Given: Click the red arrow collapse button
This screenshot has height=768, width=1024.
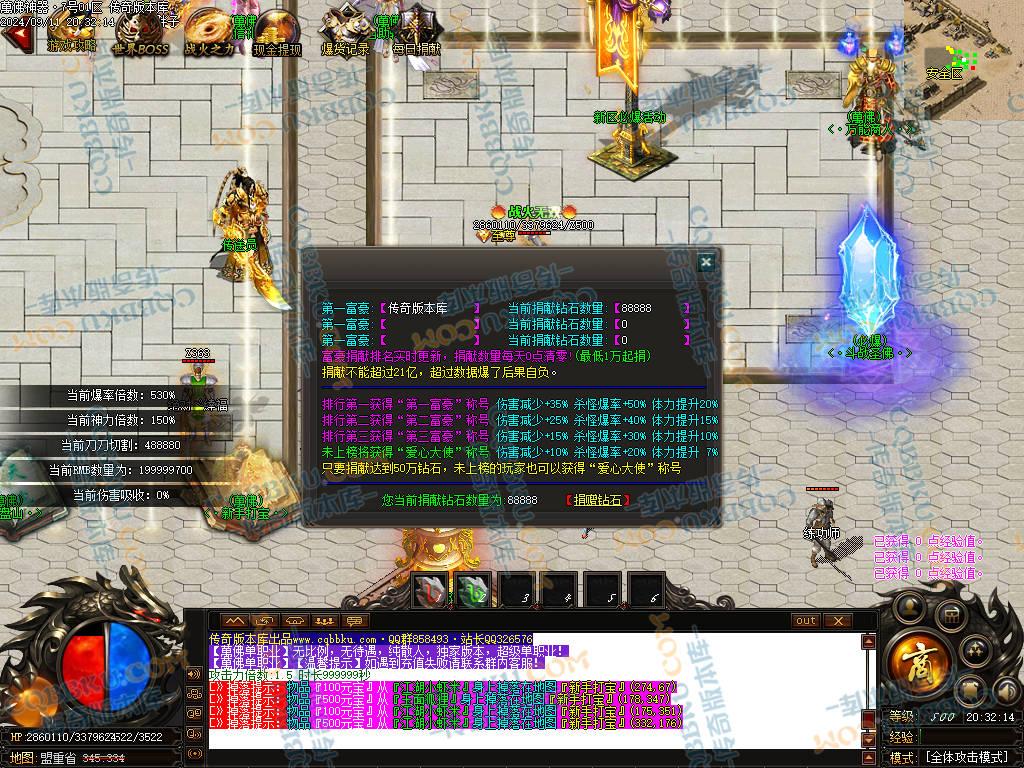Looking at the screenshot, I should tap(14, 36).
